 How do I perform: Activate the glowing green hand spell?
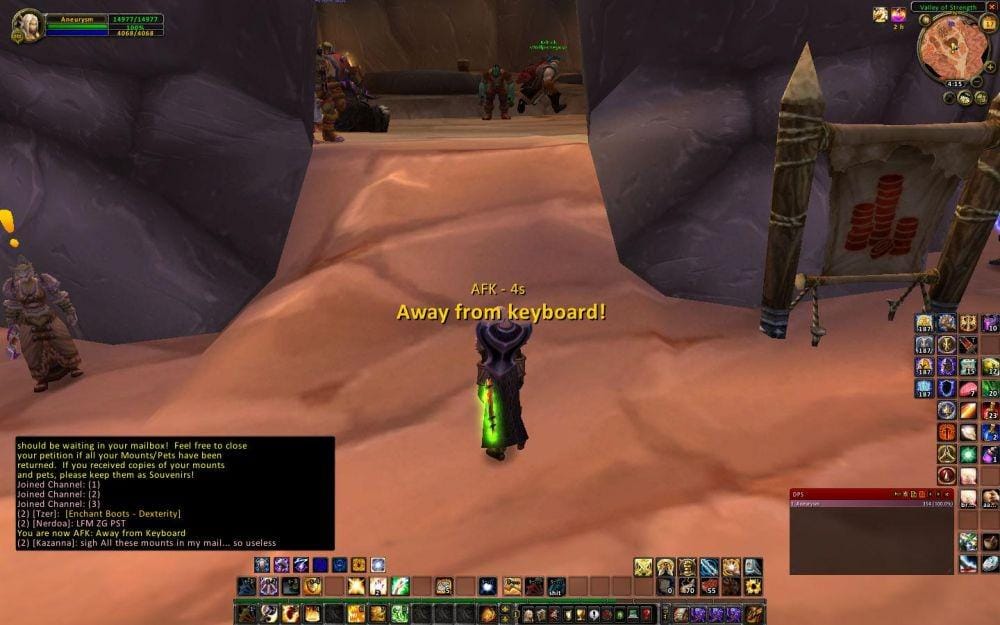point(400,587)
